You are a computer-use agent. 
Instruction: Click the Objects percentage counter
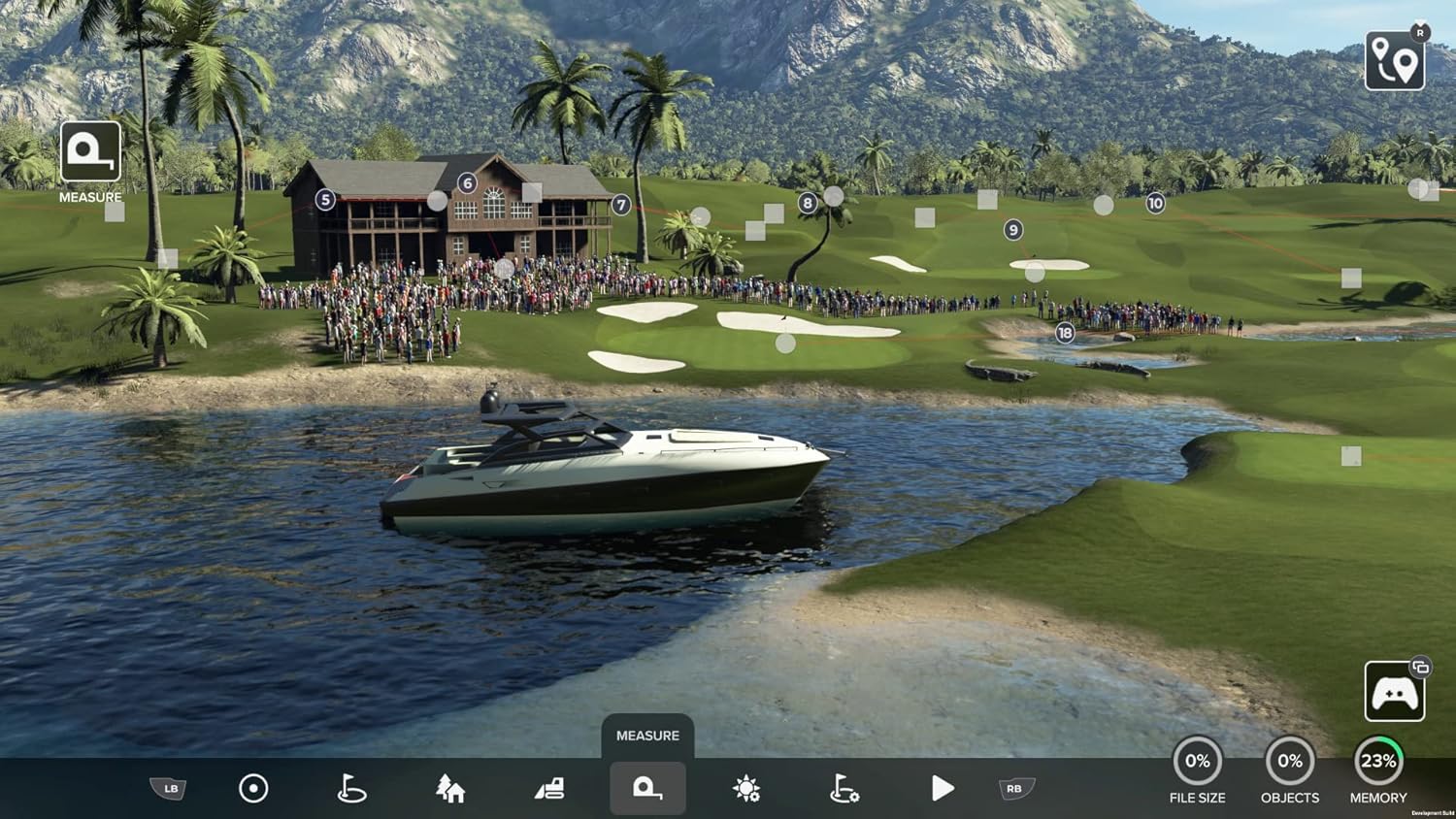pos(1291,761)
